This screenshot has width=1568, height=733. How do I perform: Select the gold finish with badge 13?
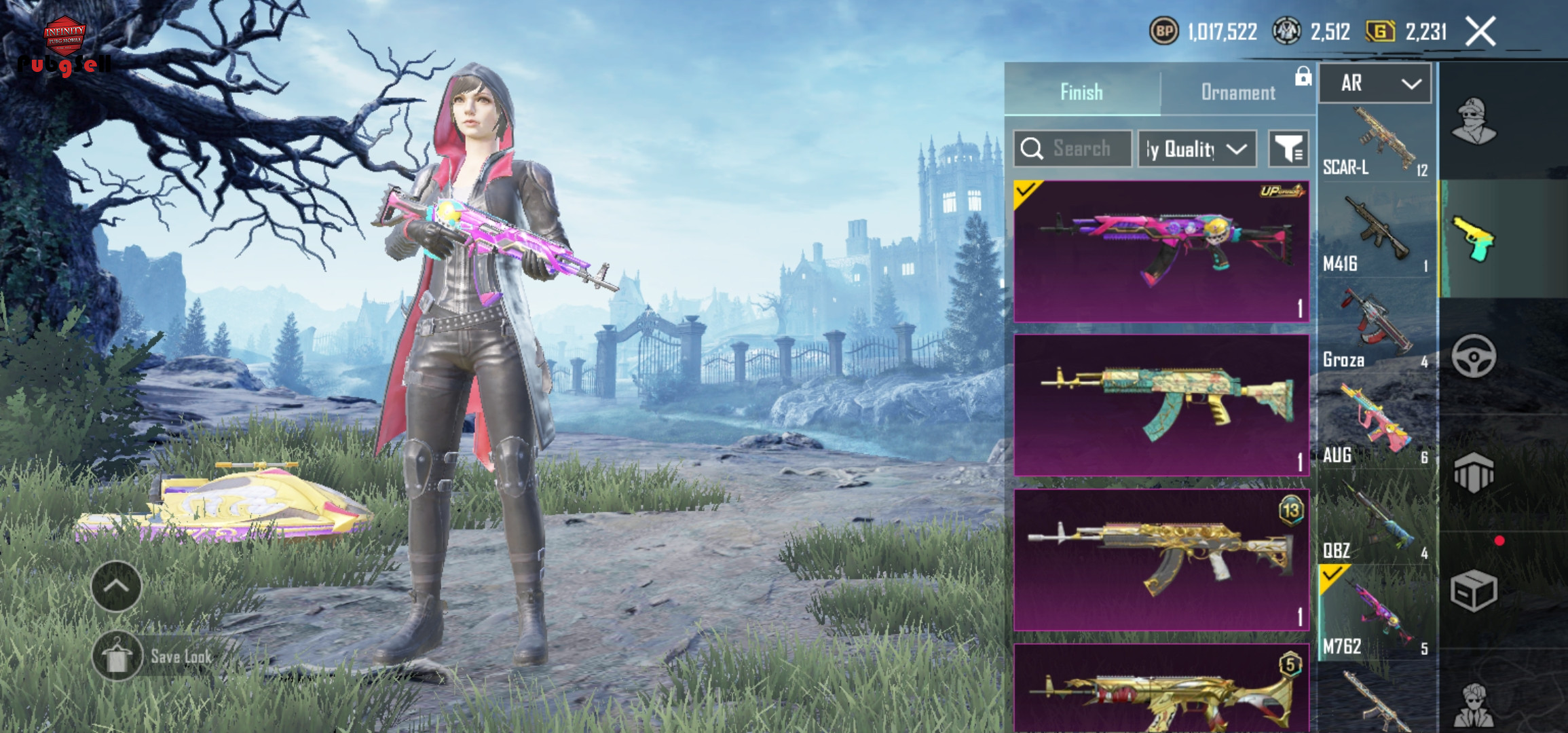(1161, 560)
